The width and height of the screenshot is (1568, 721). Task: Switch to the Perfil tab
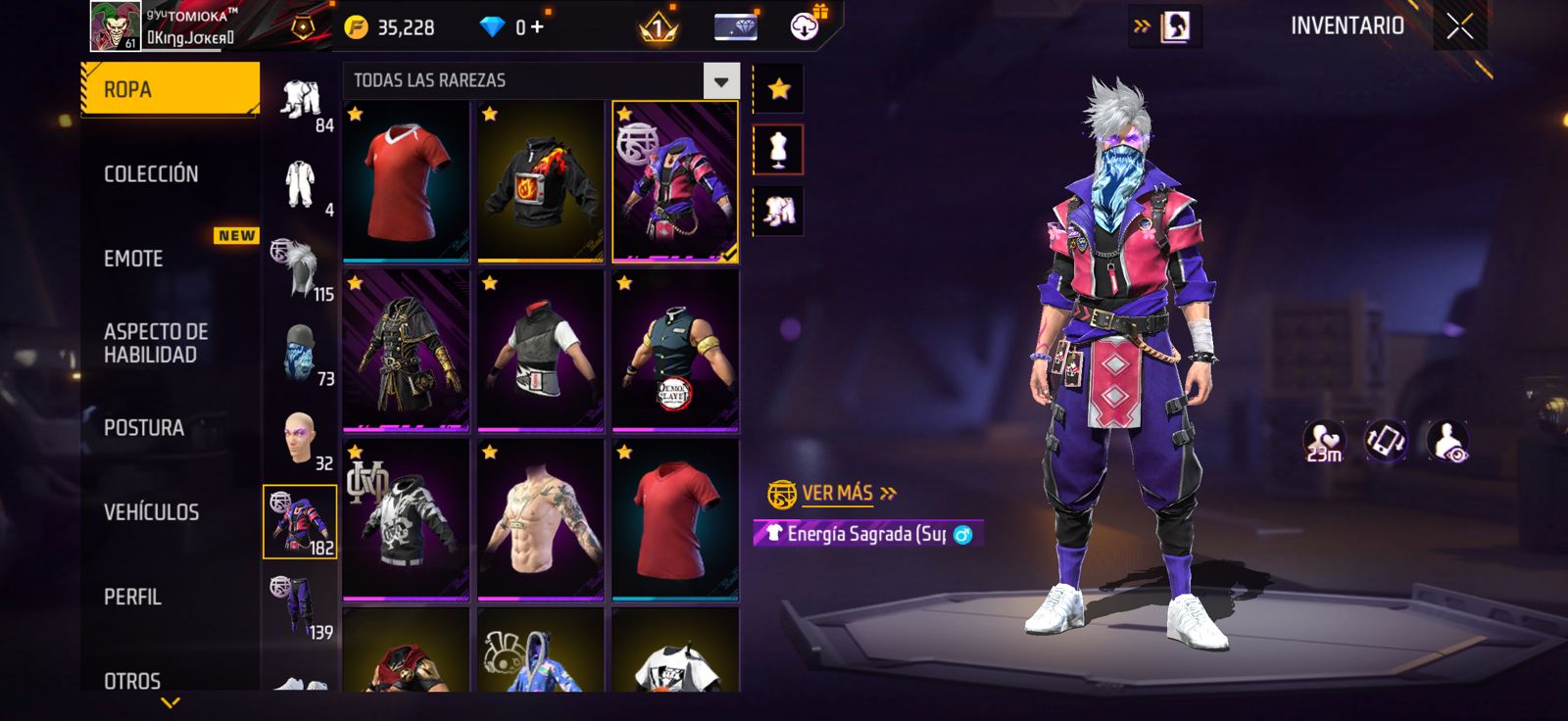coord(132,597)
